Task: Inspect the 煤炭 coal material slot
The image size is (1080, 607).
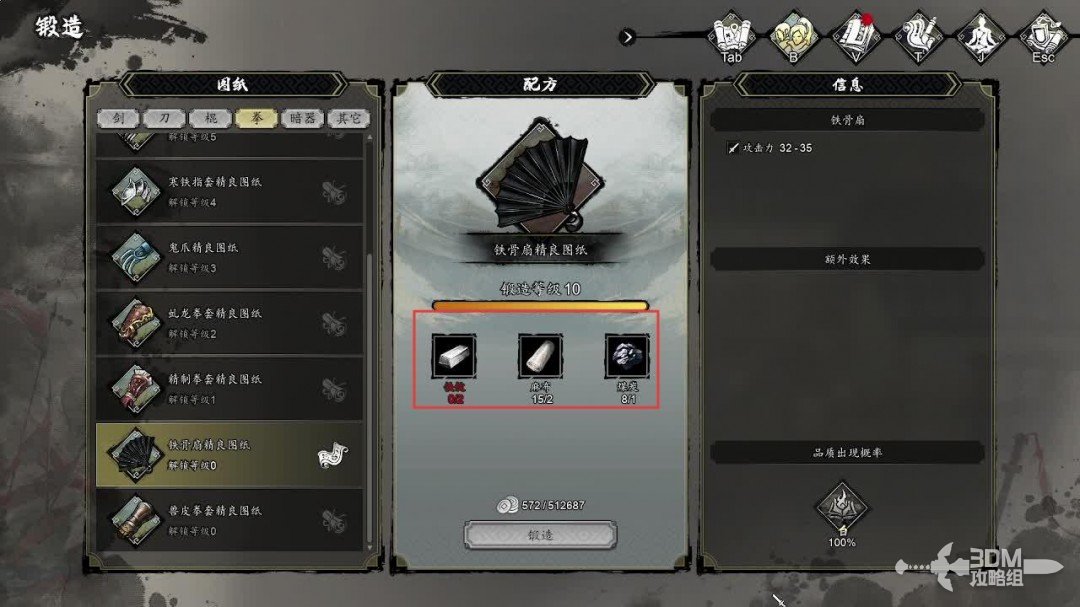Action: pyautogui.click(x=626, y=356)
